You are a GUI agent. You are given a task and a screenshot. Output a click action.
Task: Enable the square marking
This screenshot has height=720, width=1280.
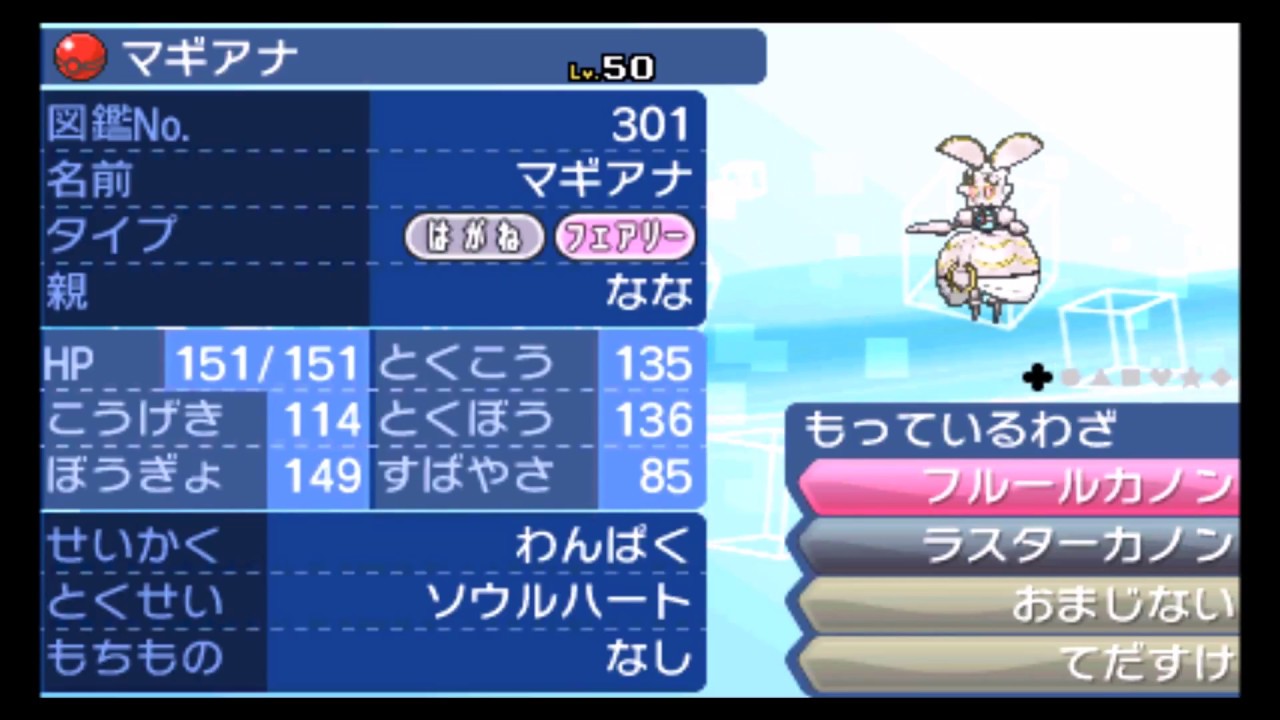pos(1129,378)
